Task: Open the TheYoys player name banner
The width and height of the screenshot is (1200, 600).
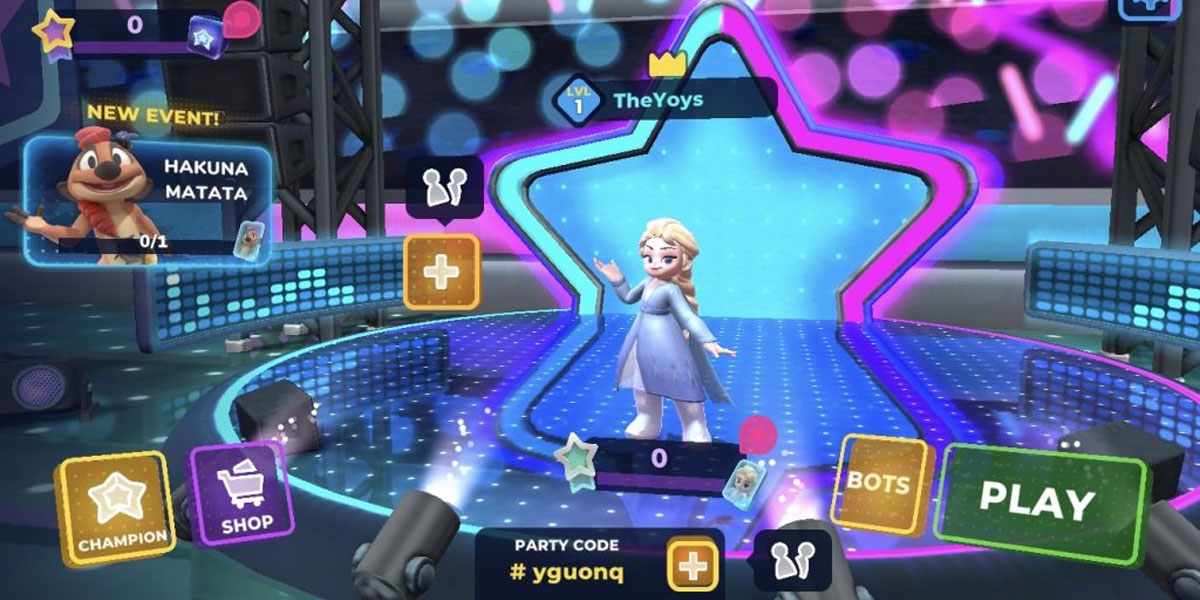Action: coord(665,100)
